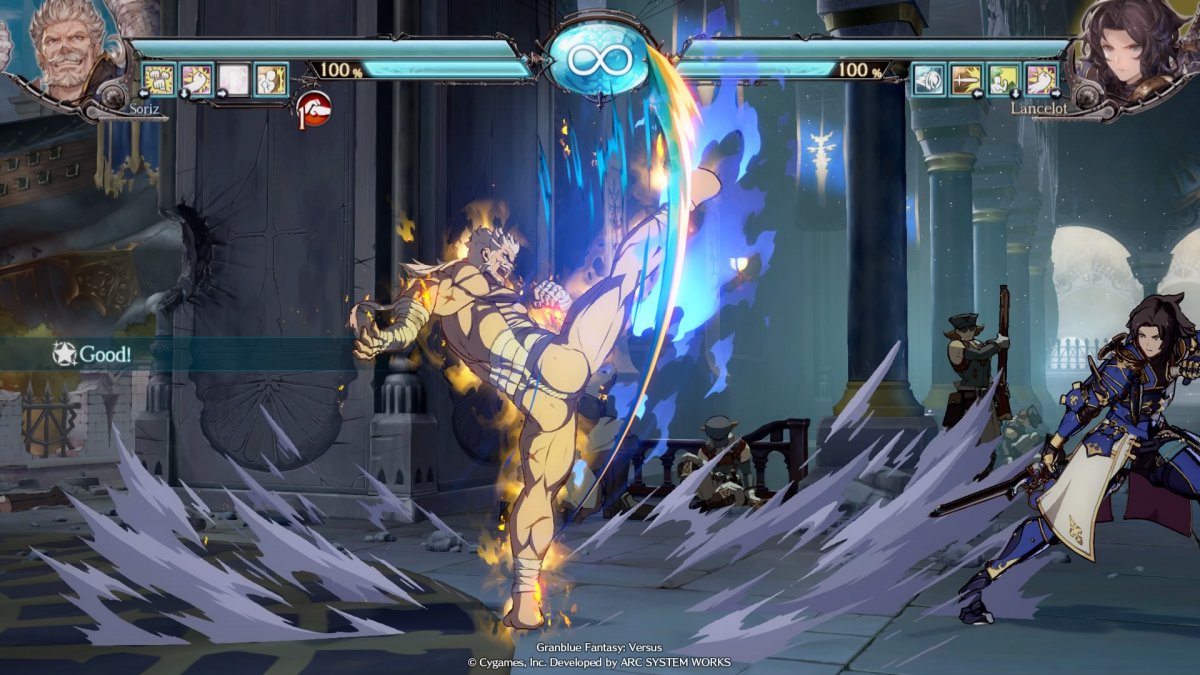
Task: Use Soriz's single punch skill icon
Action: tap(196, 78)
